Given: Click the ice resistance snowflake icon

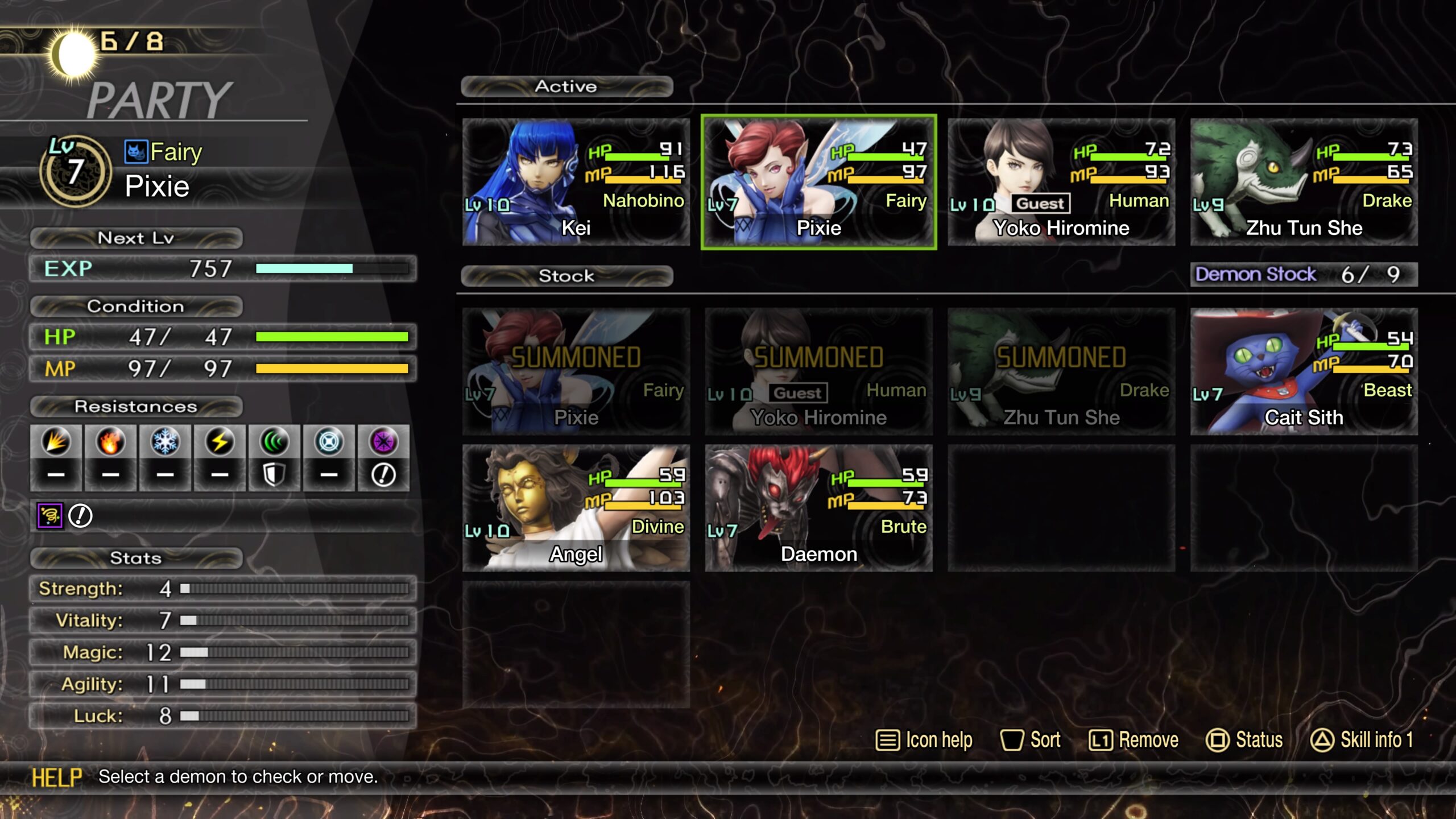Looking at the screenshot, I should [165, 442].
